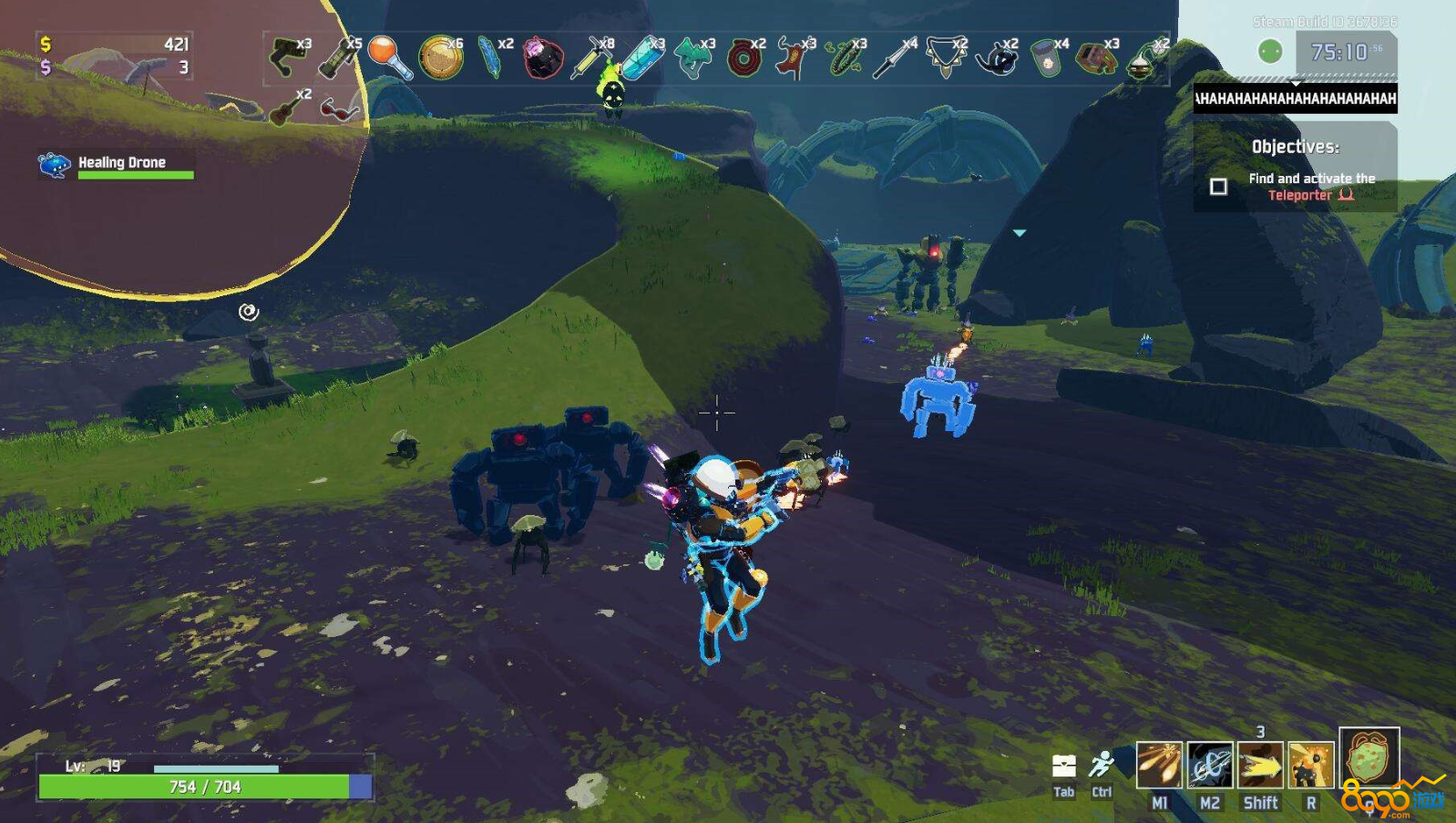The width and height of the screenshot is (1456, 823).
Task: Inspect the Soldier's Syringe stack
Action: tap(590, 57)
